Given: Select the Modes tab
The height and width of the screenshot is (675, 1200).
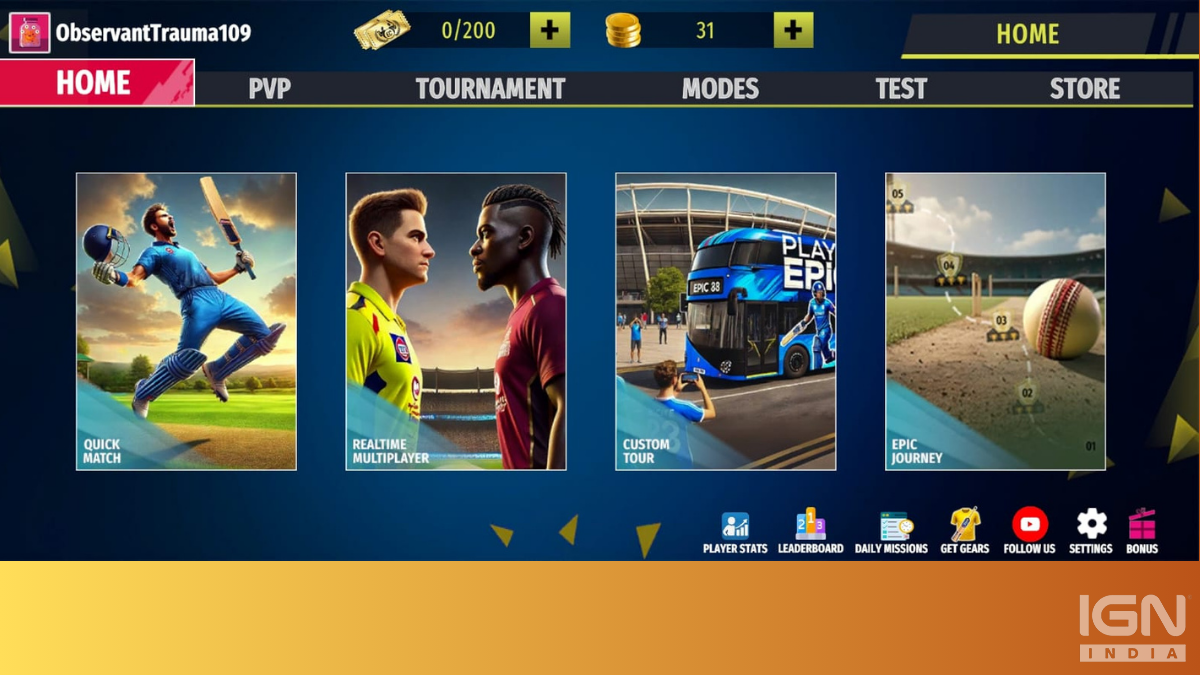Looking at the screenshot, I should (x=720, y=89).
